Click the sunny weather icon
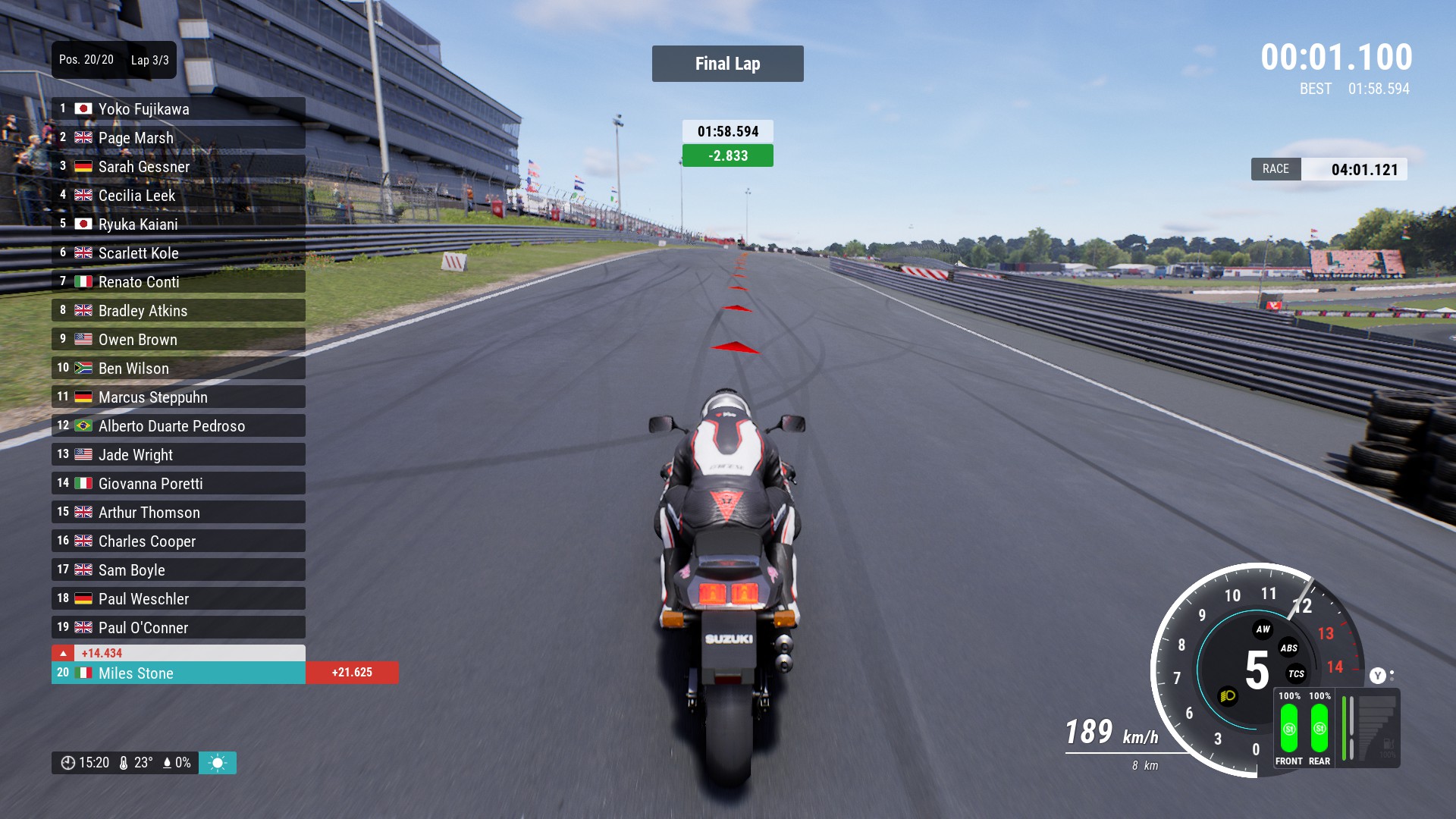The height and width of the screenshot is (819, 1456). pyautogui.click(x=218, y=763)
